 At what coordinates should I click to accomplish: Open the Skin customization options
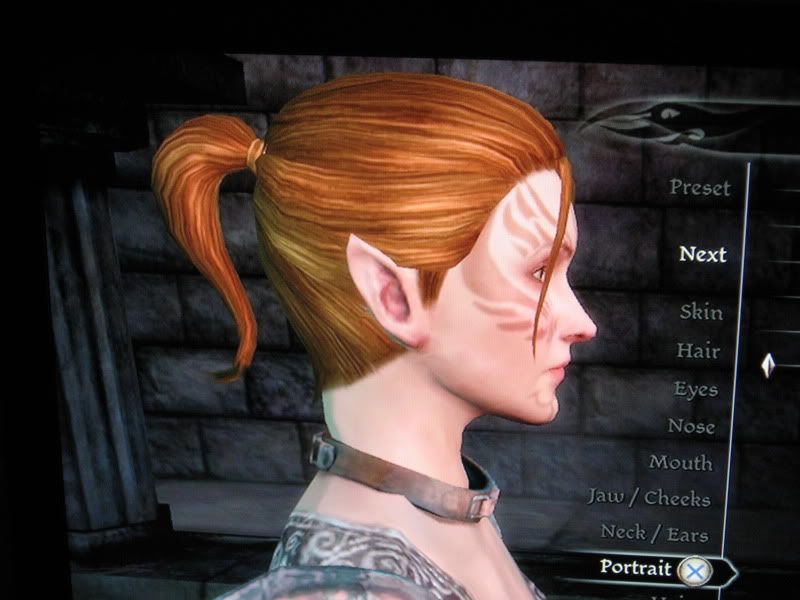[701, 312]
